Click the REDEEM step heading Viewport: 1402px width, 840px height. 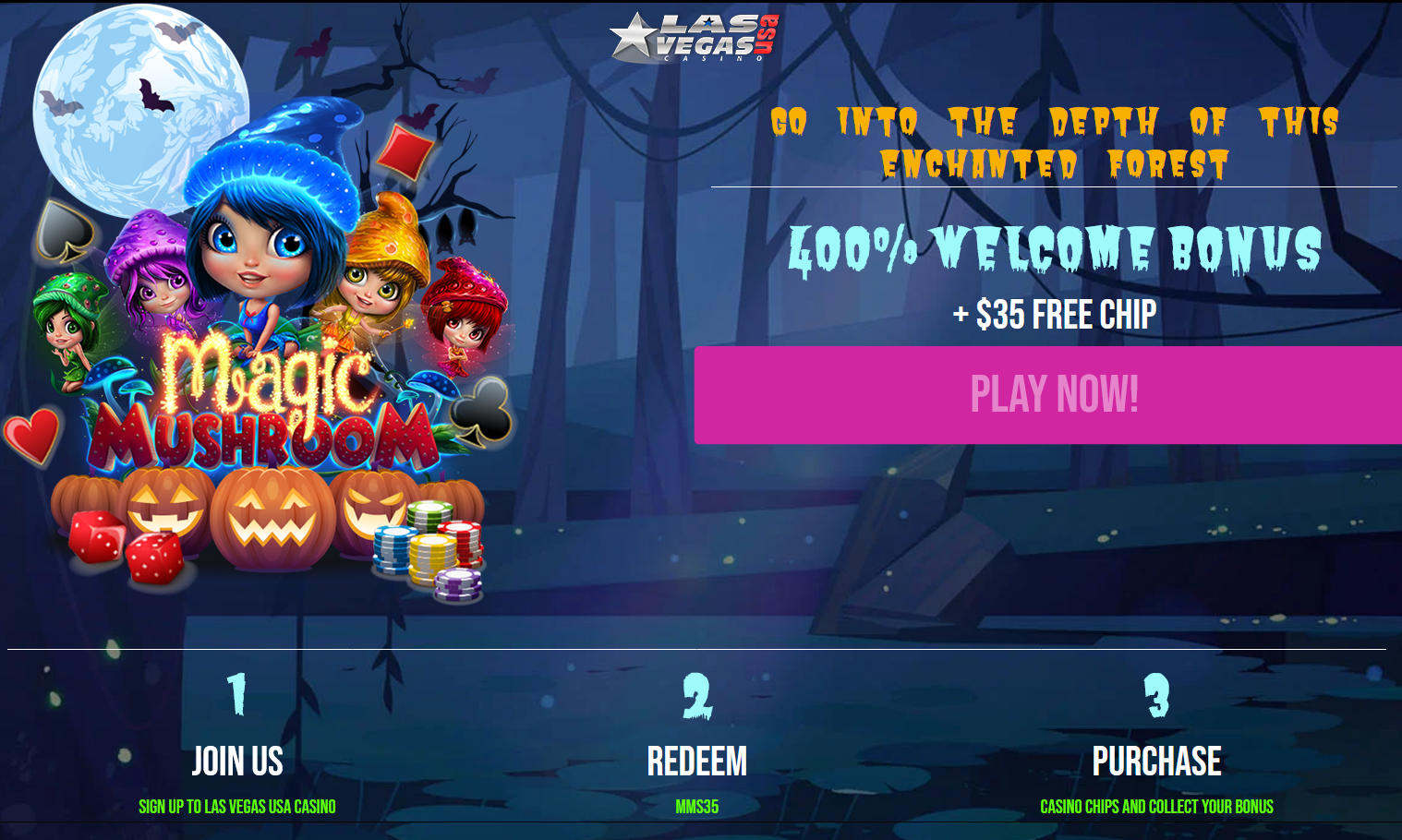pos(699,762)
